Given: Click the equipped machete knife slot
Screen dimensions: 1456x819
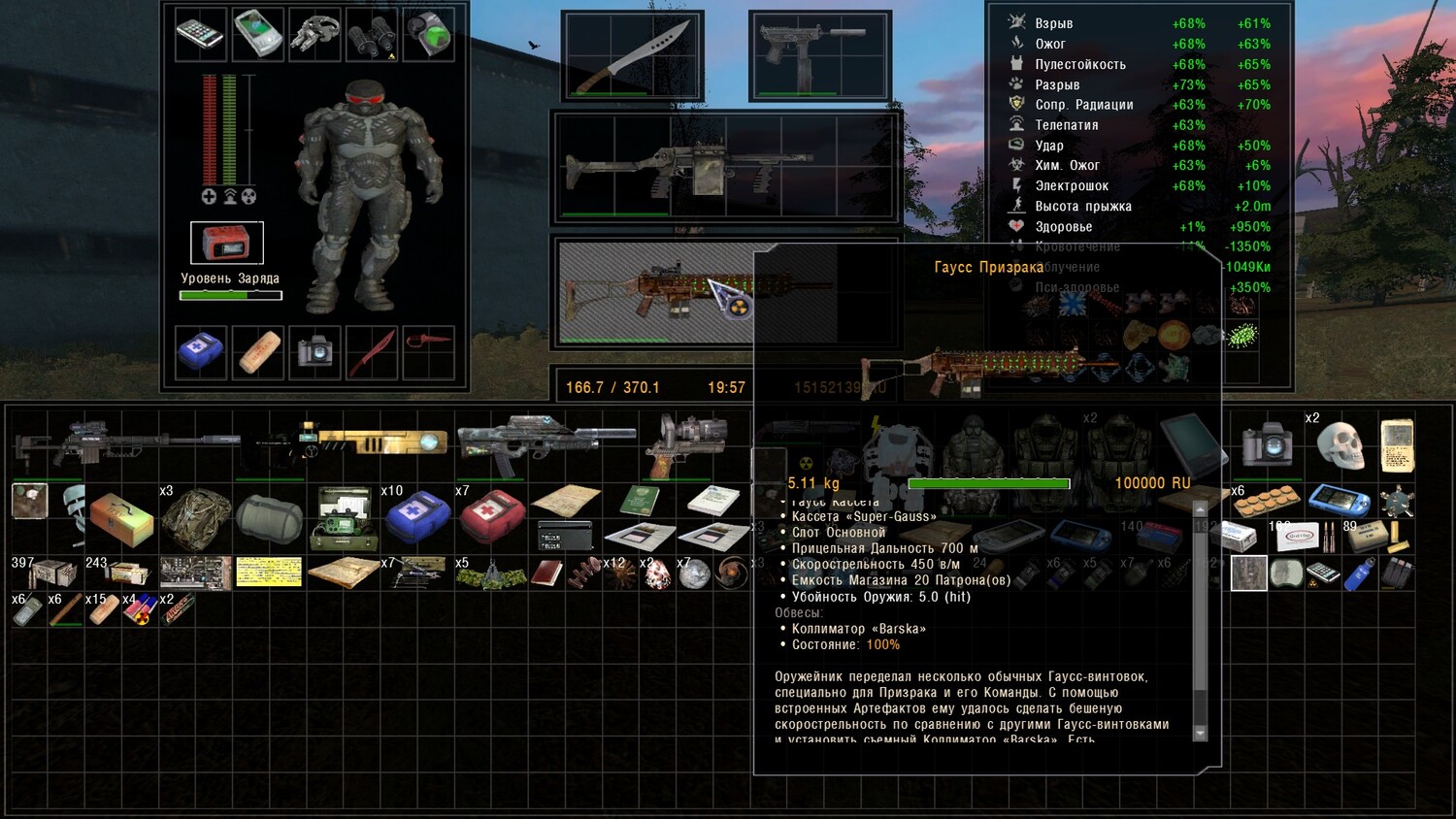Looking at the screenshot, I should pyautogui.click(x=632, y=56).
